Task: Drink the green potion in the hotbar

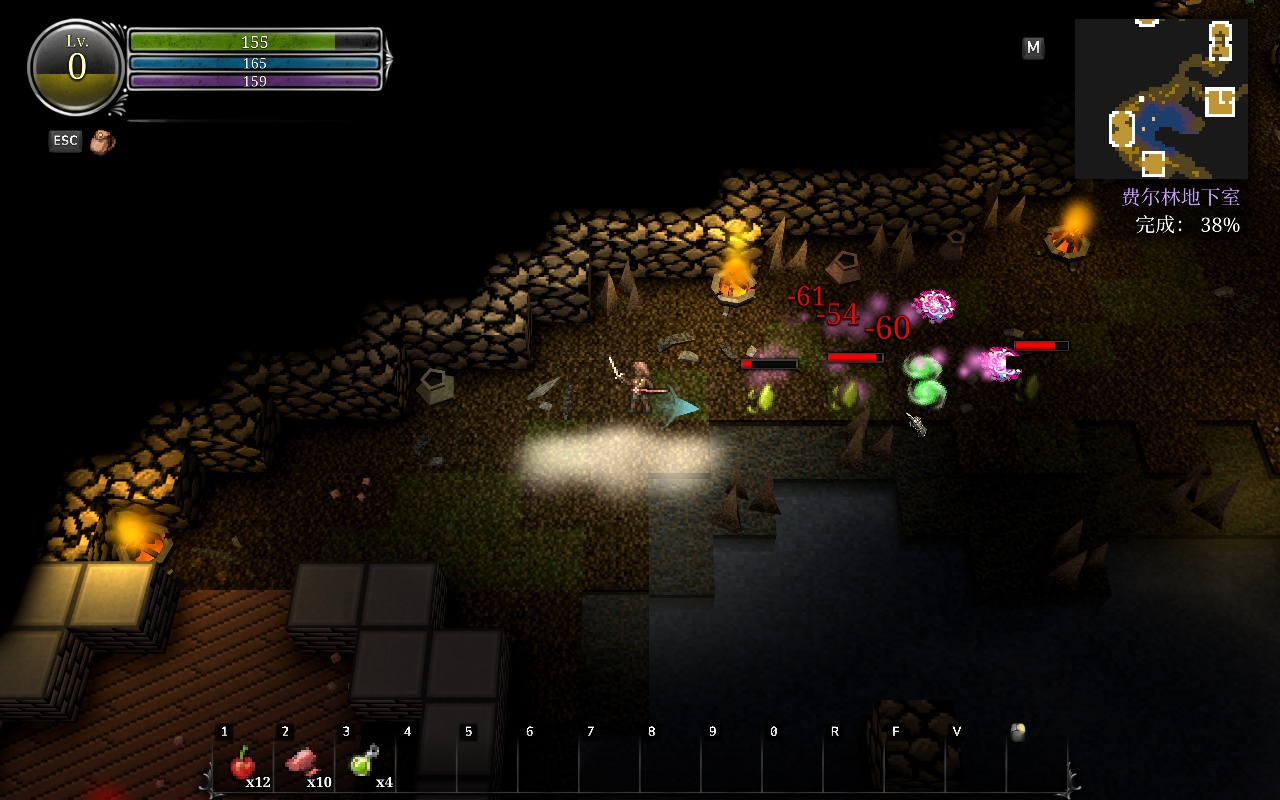Action: (364, 763)
